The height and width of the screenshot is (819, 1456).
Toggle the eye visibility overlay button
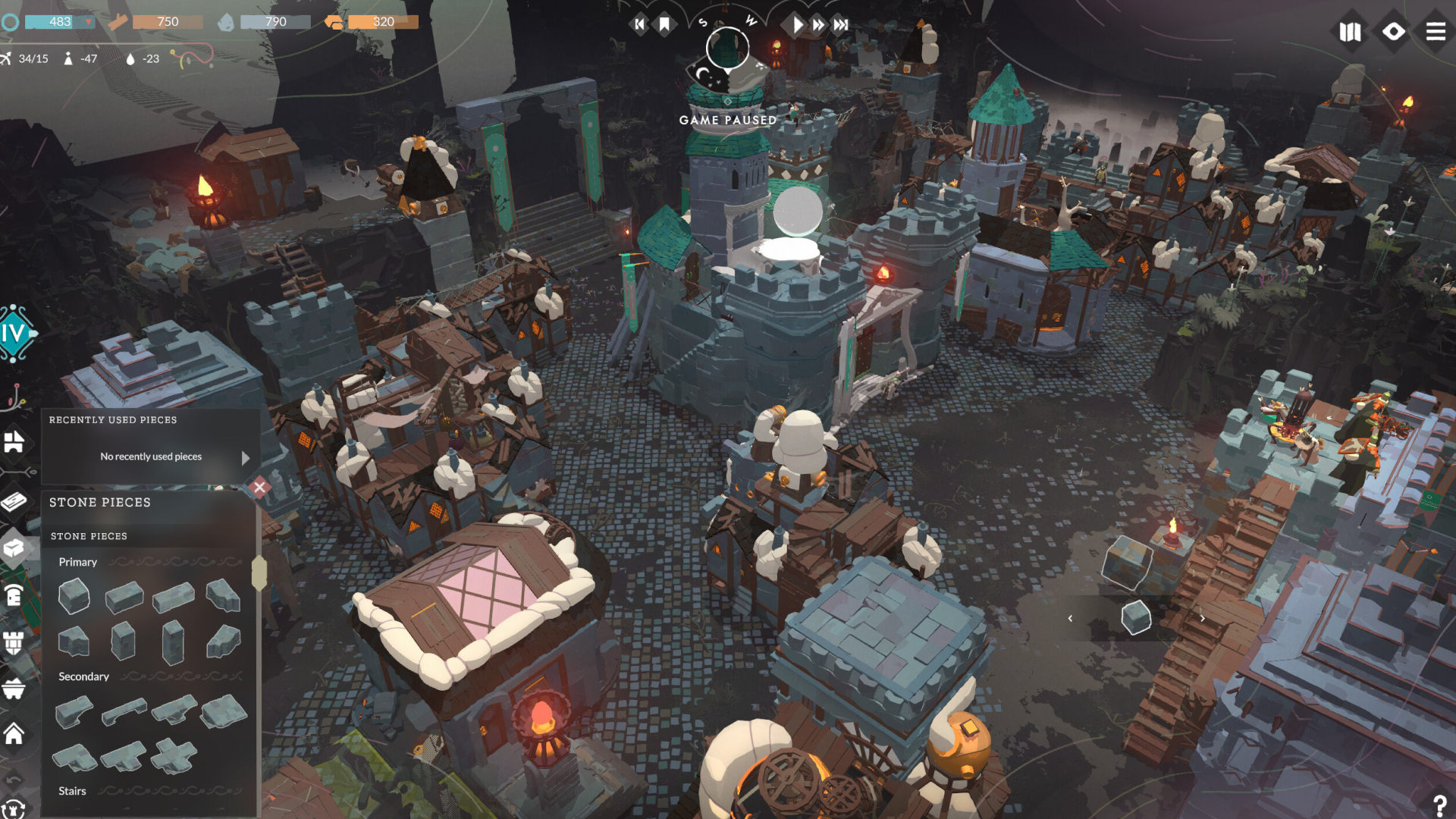coord(1393,32)
